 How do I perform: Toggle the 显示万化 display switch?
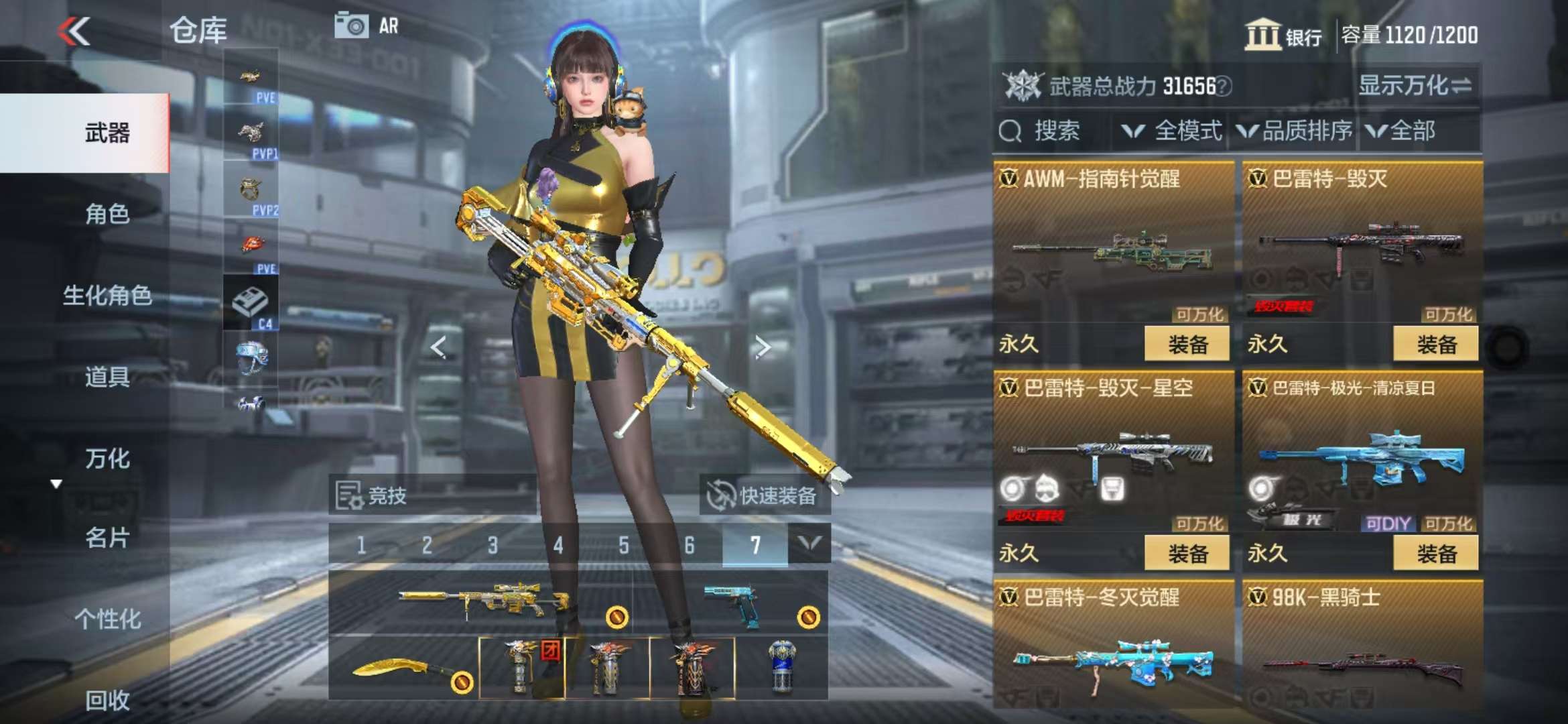(1415, 86)
